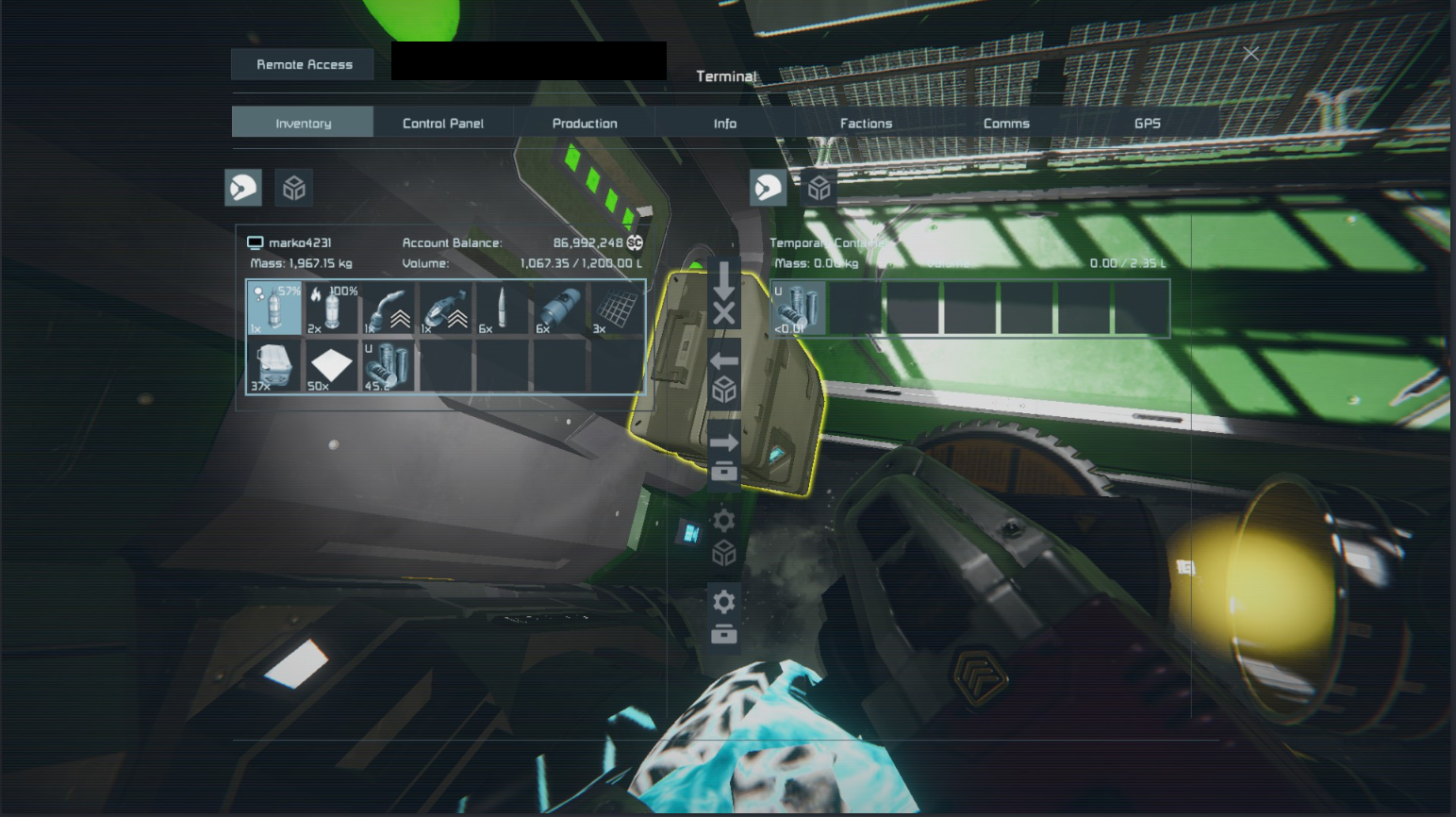The image size is (1456, 817).
Task: Open the Remote Access button
Action: click(x=304, y=64)
